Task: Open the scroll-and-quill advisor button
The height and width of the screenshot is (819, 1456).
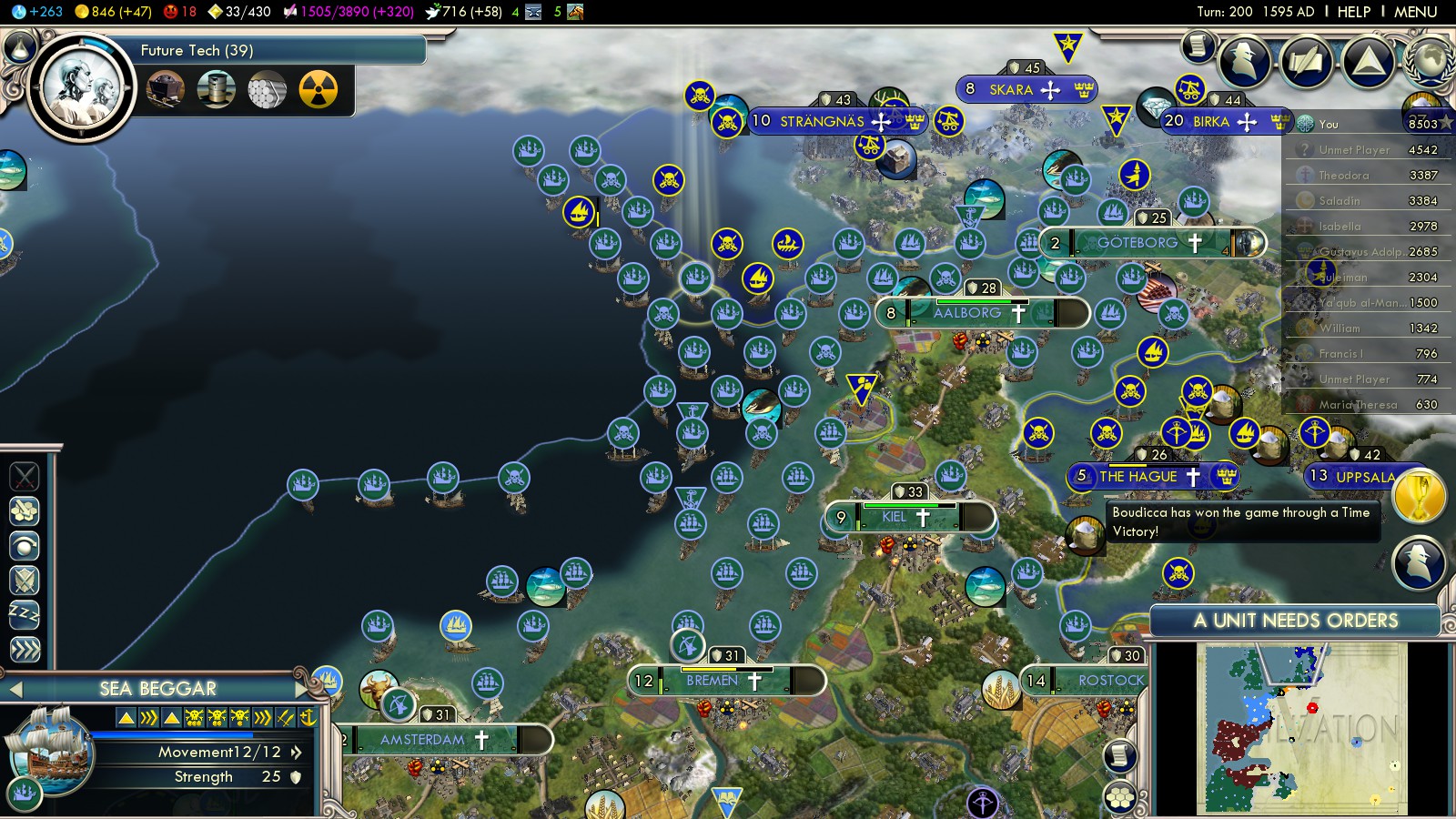Action: tap(1307, 61)
